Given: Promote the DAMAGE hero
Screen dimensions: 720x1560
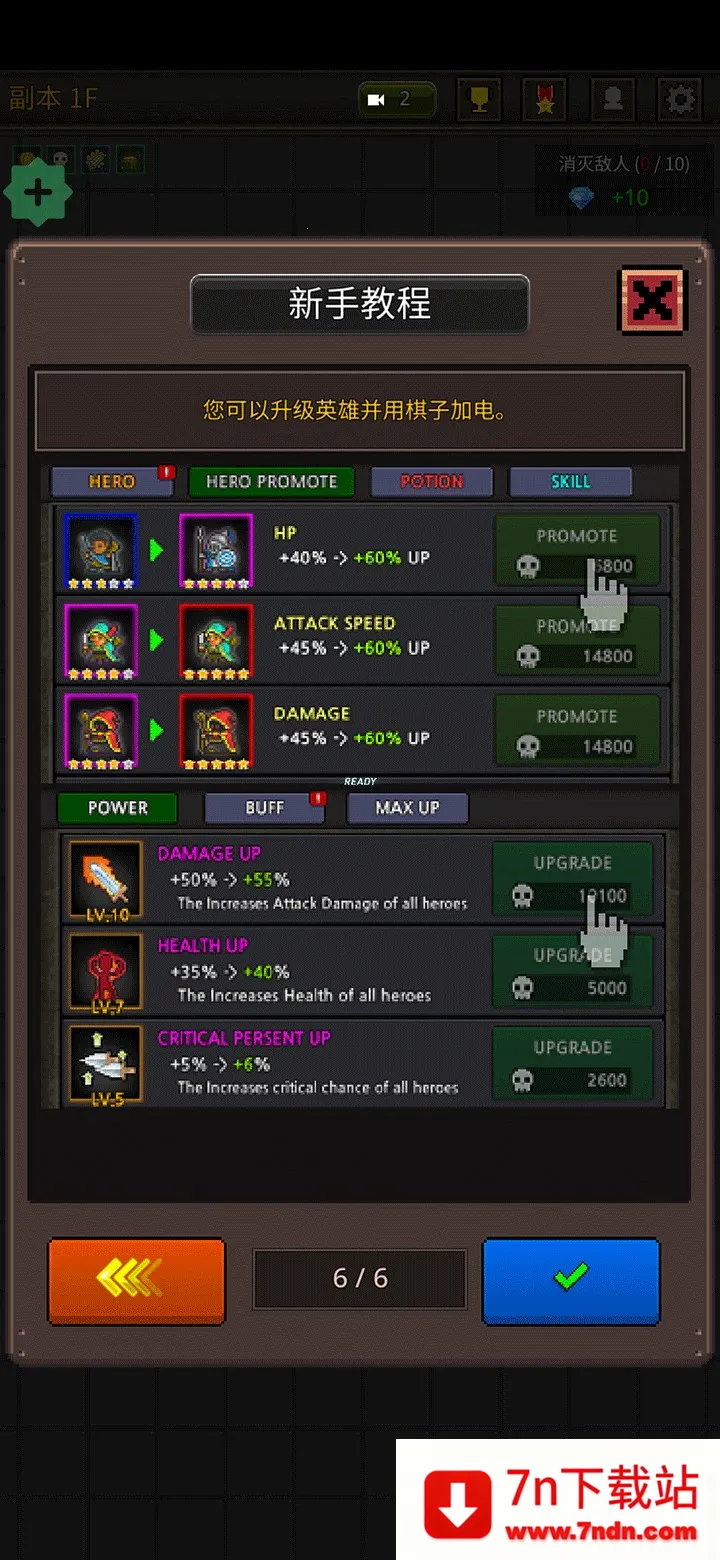Looking at the screenshot, I should click(577, 731).
